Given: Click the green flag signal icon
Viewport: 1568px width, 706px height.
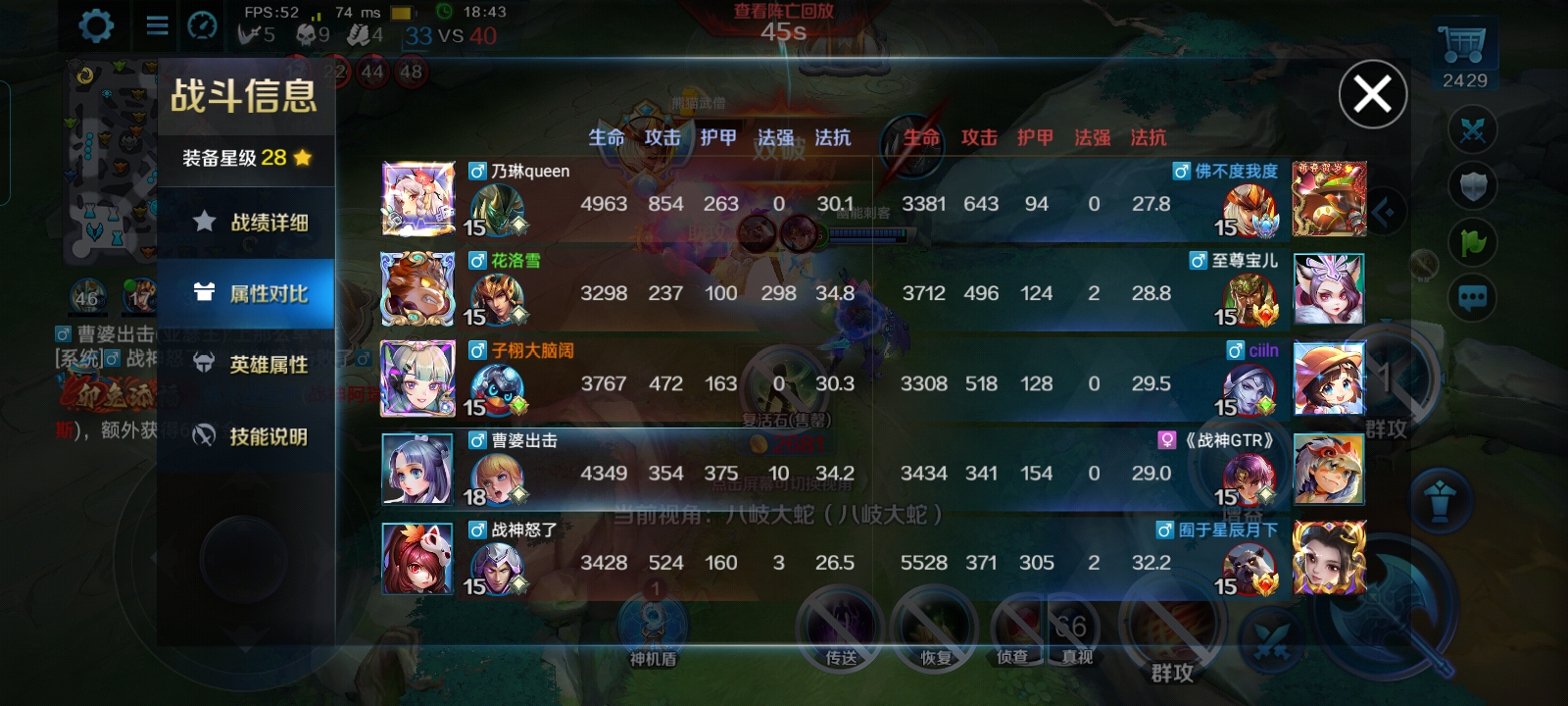Looking at the screenshot, I should (x=1473, y=241).
